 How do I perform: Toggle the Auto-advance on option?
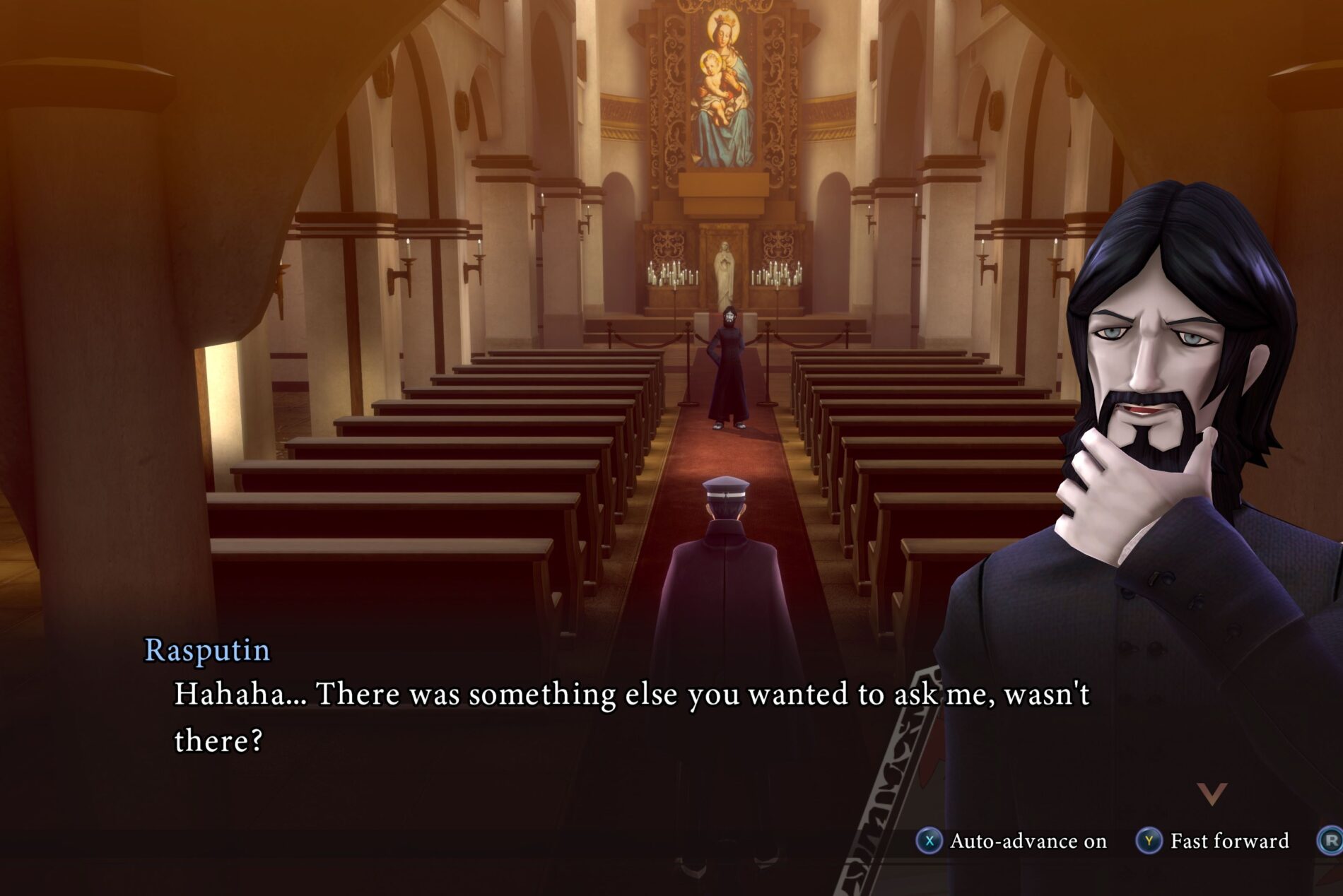click(1012, 841)
